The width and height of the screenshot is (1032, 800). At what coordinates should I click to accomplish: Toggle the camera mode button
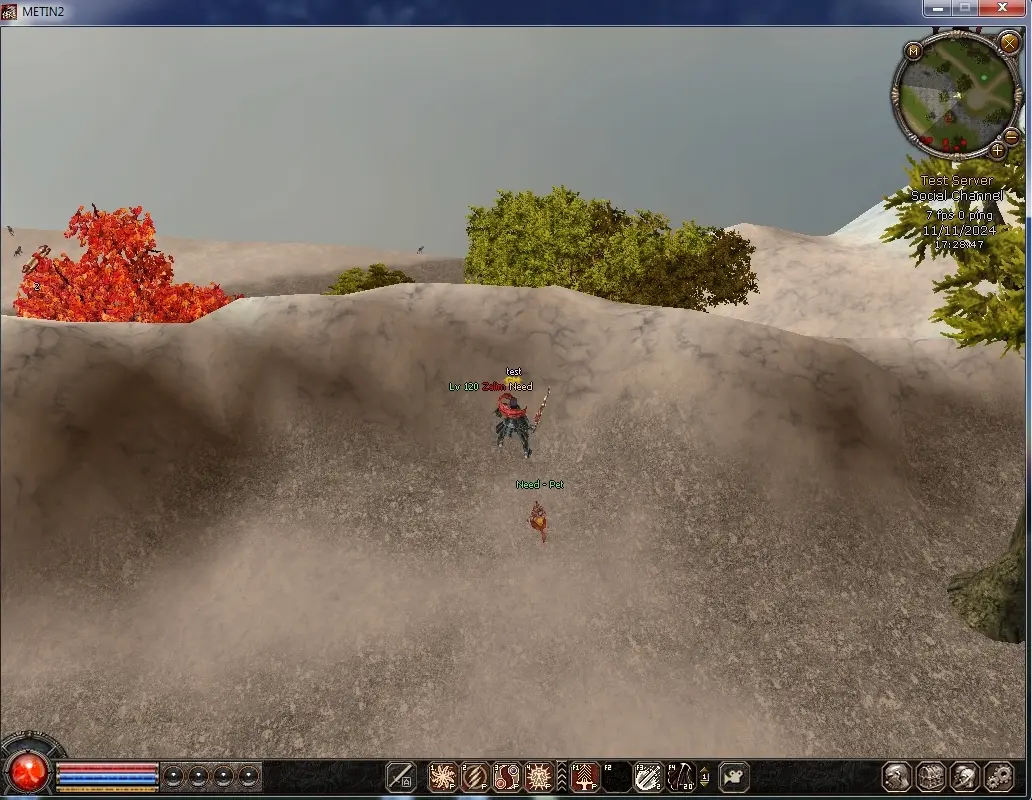[x=734, y=776]
